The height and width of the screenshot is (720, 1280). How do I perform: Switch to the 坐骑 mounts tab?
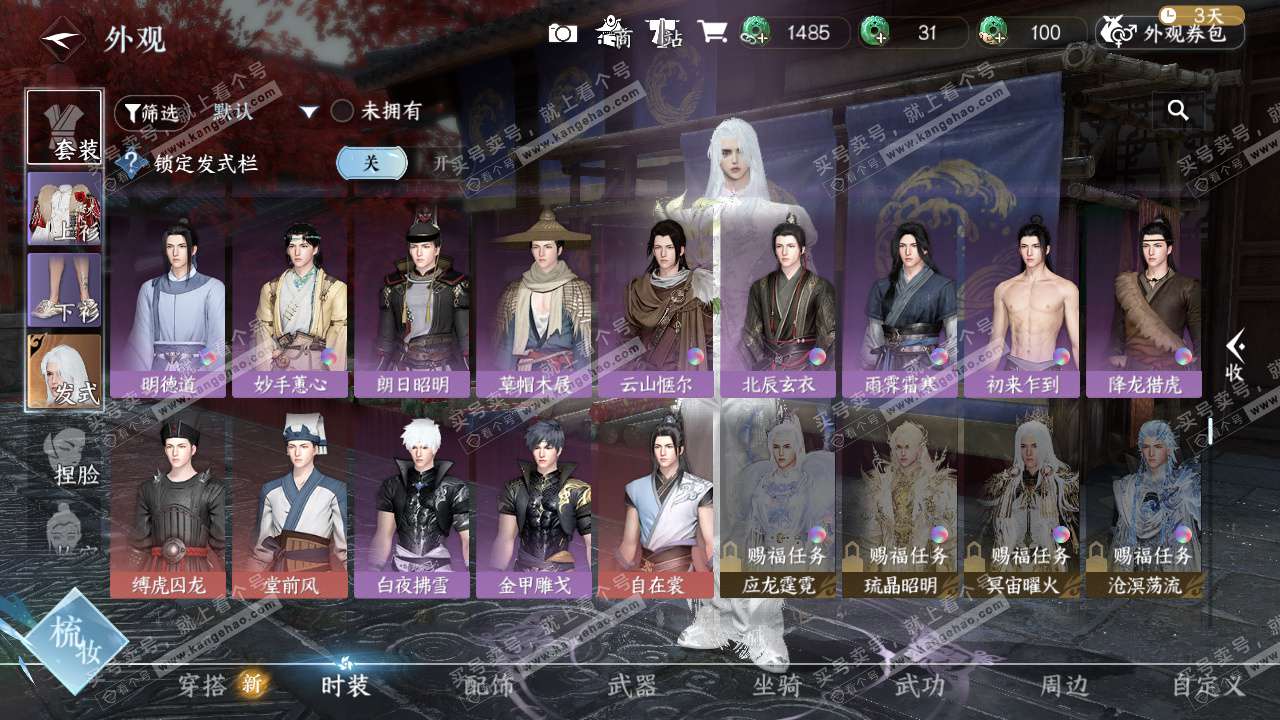pyautogui.click(x=777, y=685)
